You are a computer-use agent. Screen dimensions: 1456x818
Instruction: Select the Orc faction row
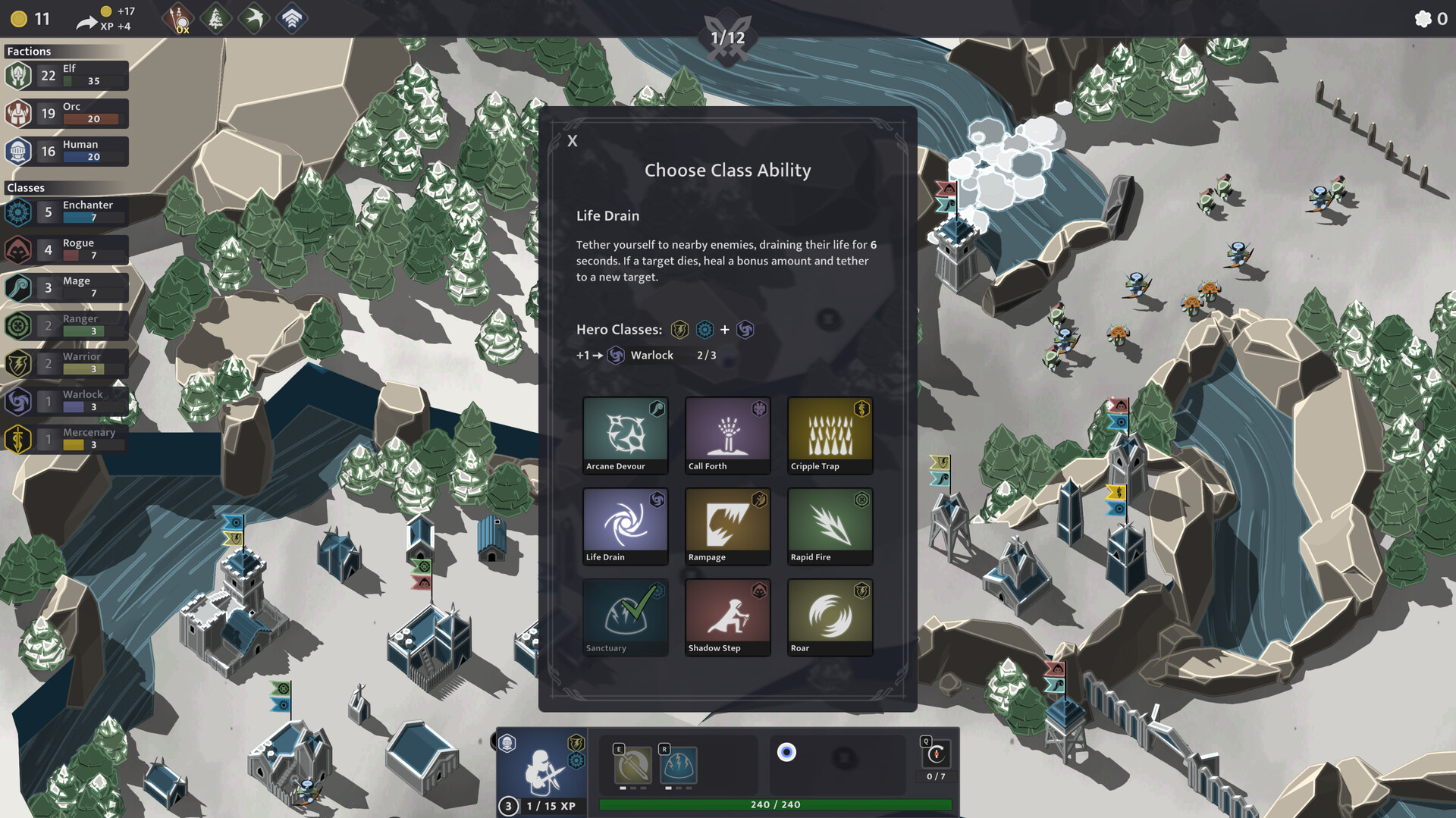click(66, 112)
